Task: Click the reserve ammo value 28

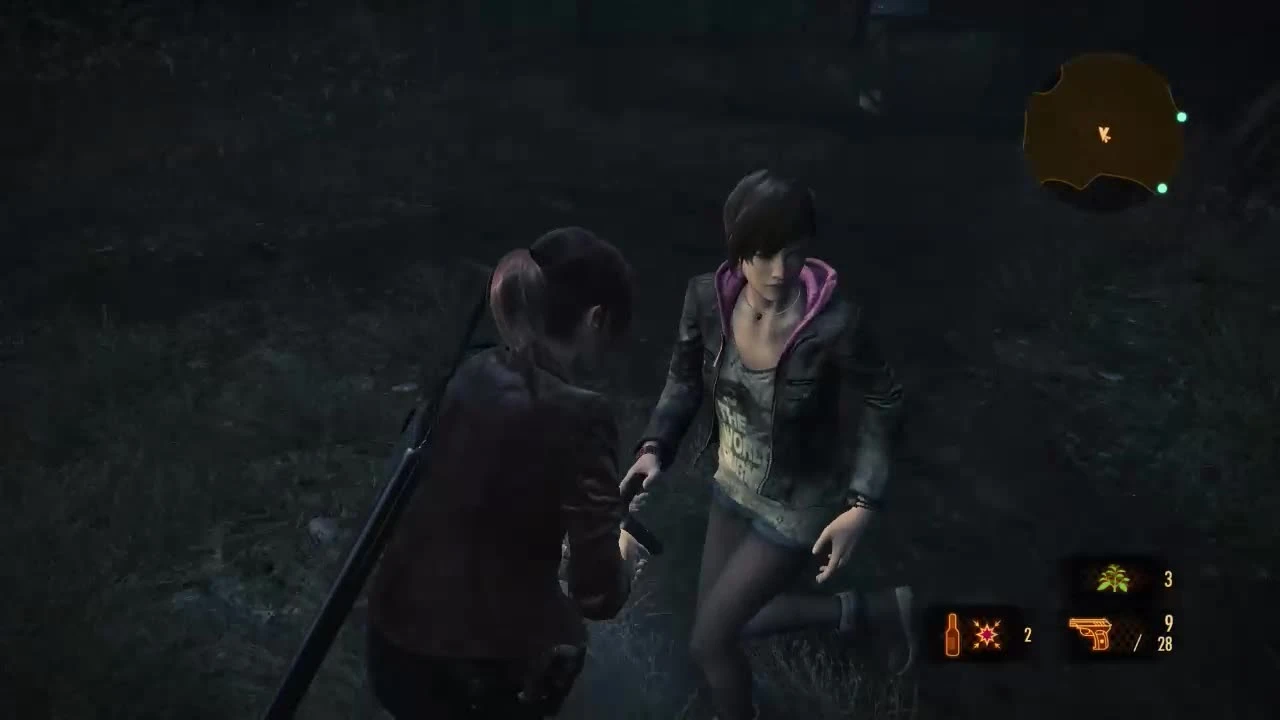Action: pos(1163,646)
